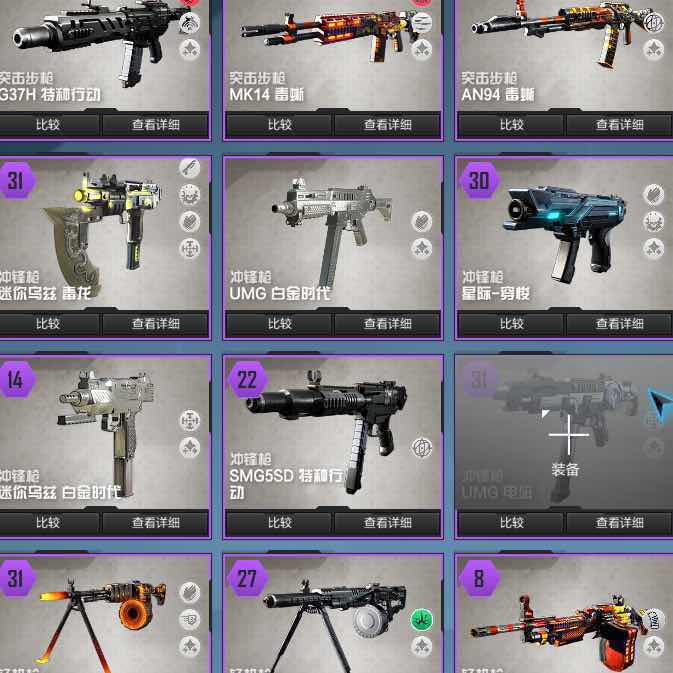The height and width of the screenshot is (673, 673).
Task: Open 查看详细 for 迷你乌兹 白金时代
Action: [155, 523]
